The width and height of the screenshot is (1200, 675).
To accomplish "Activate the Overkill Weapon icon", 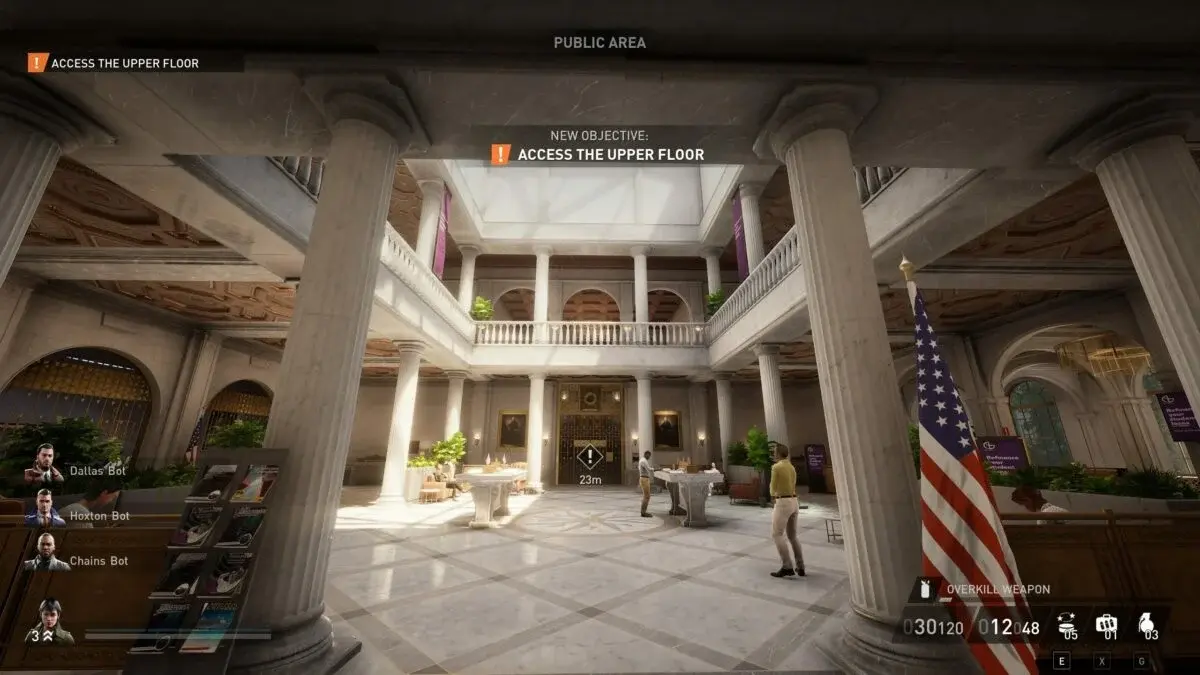I will 926,590.
